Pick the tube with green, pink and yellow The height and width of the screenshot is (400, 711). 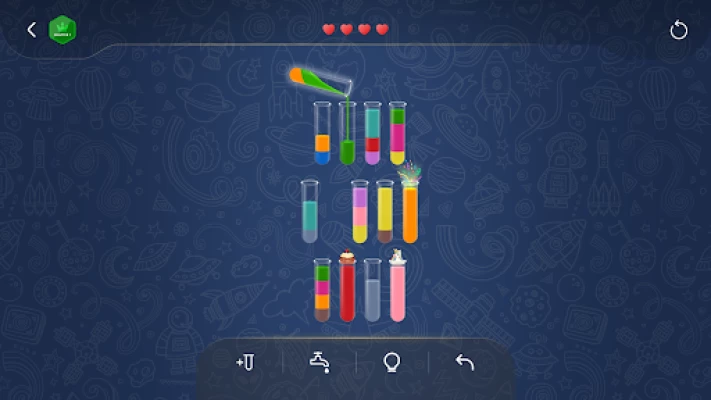click(397, 134)
